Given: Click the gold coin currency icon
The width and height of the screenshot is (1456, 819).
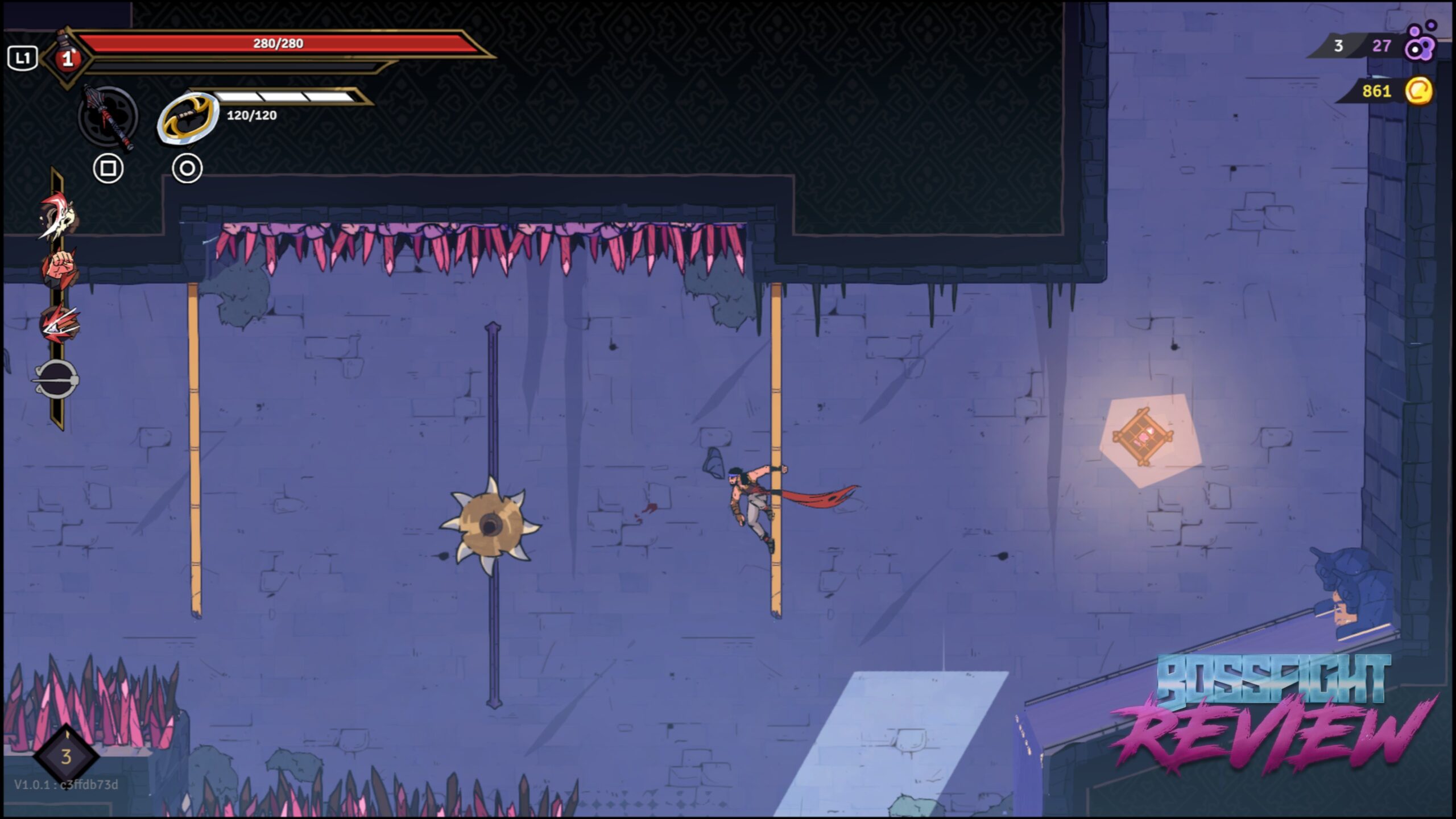Looking at the screenshot, I should tap(1418, 91).
